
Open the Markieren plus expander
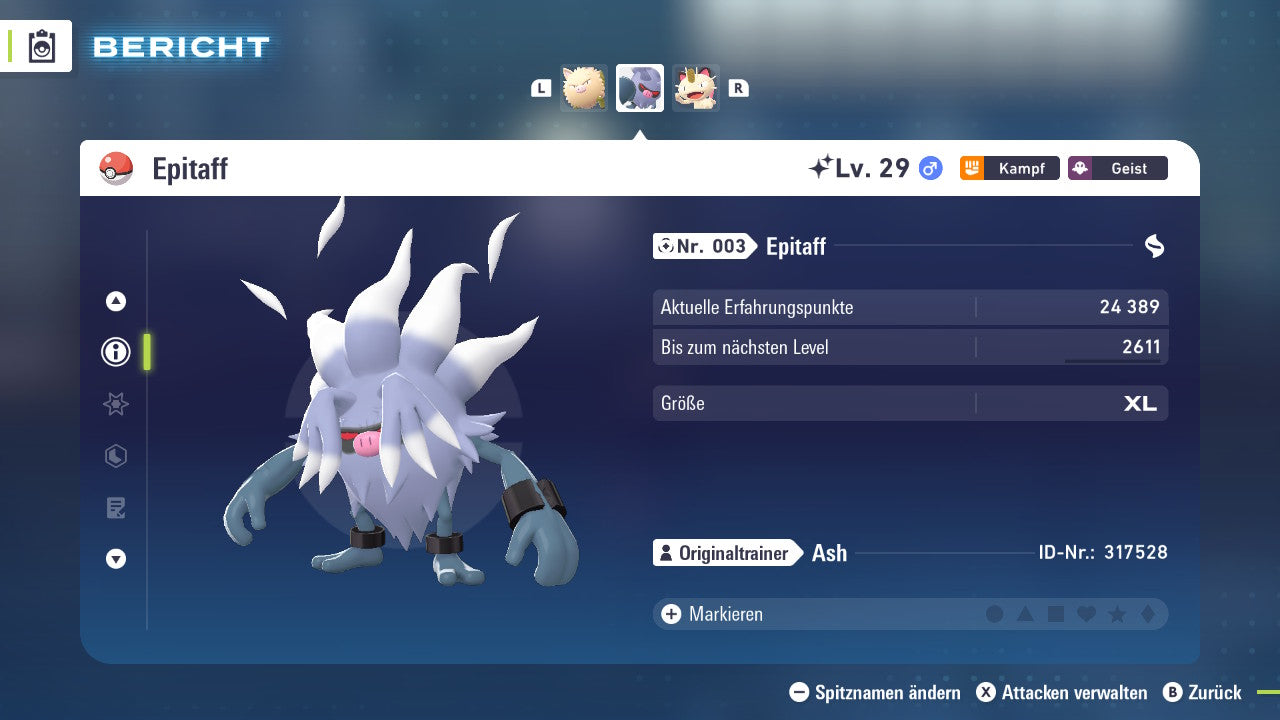click(670, 614)
